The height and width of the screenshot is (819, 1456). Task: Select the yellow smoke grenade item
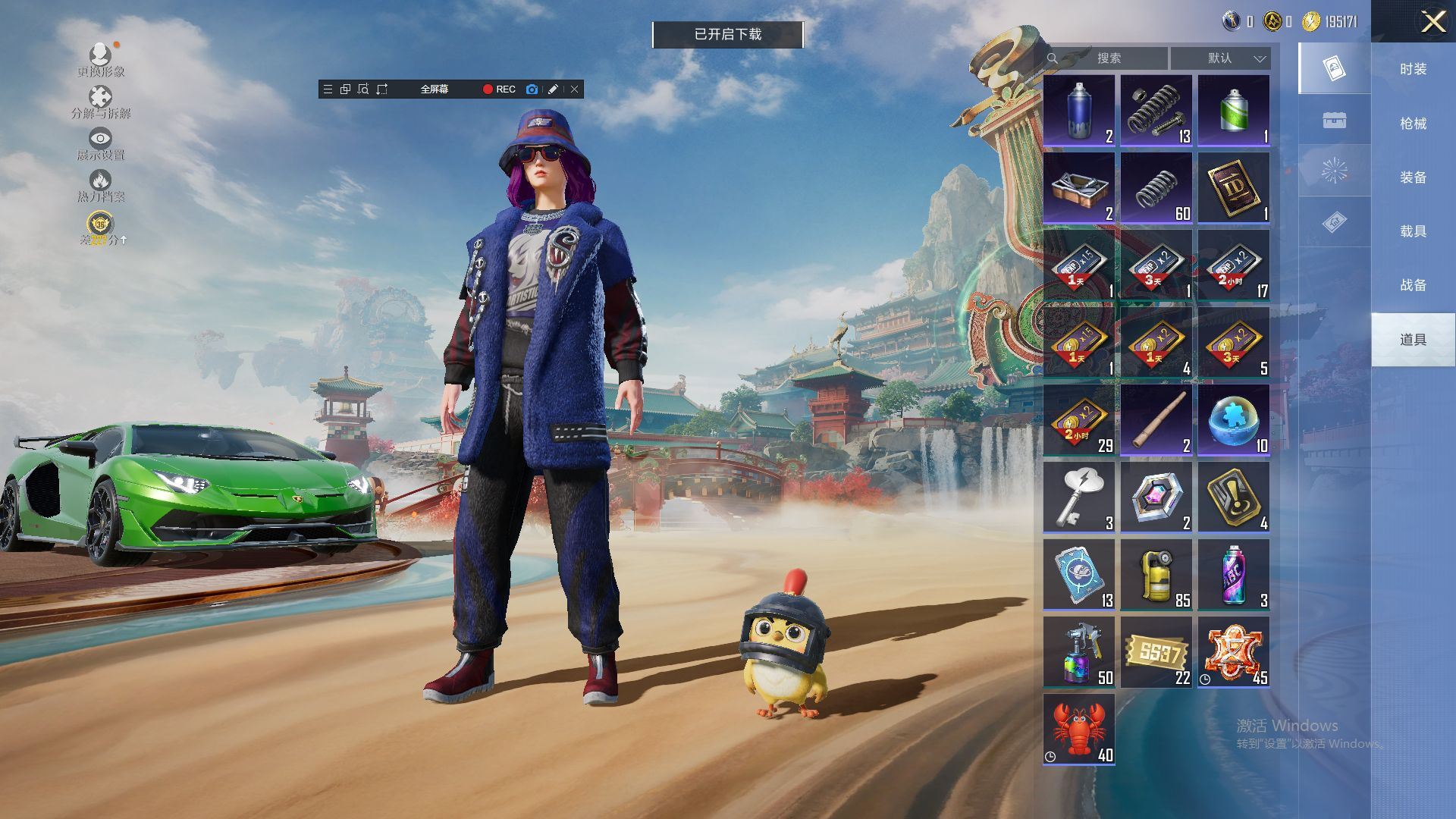pos(1156,574)
